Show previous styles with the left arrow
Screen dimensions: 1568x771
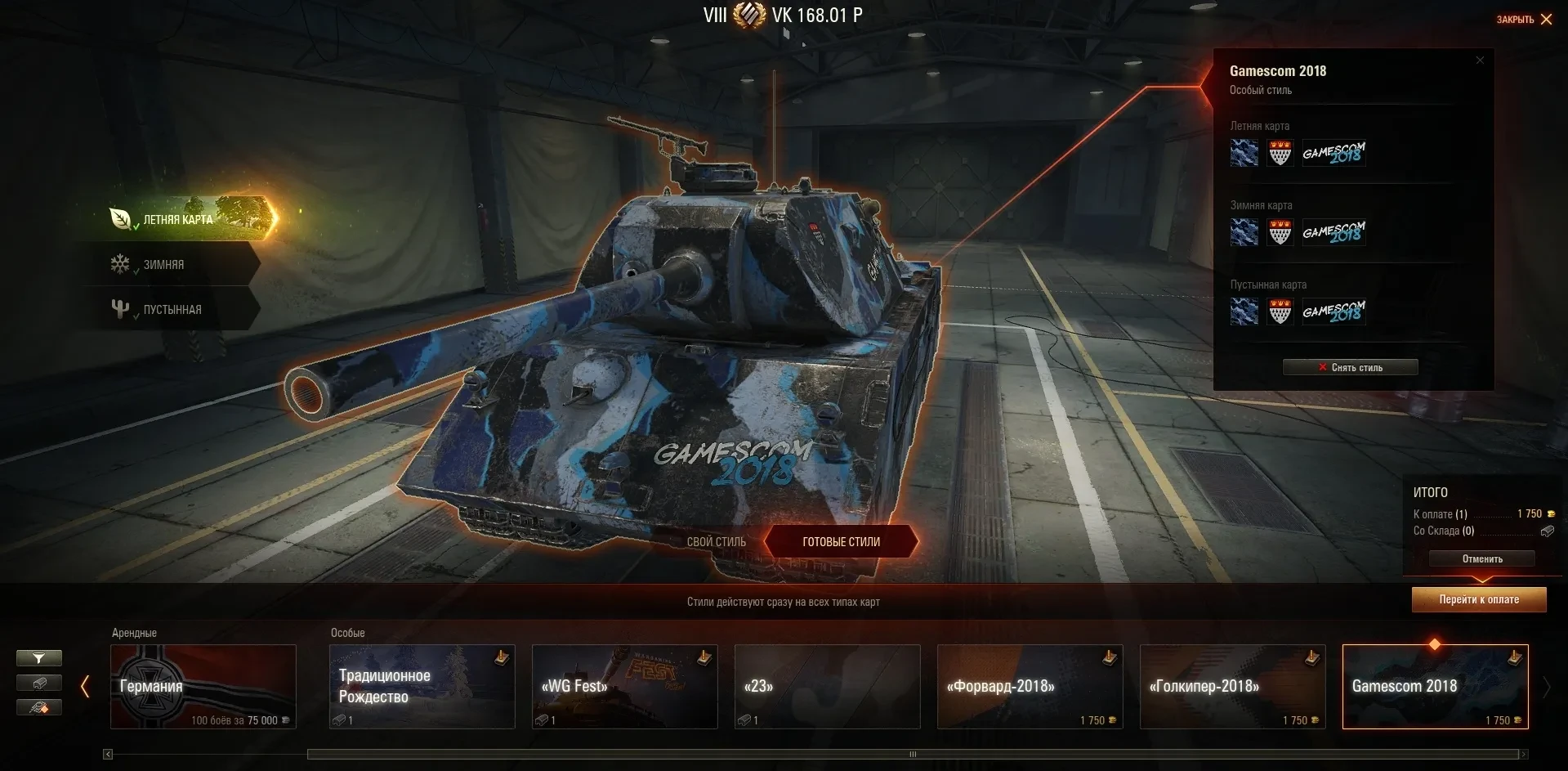point(85,687)
